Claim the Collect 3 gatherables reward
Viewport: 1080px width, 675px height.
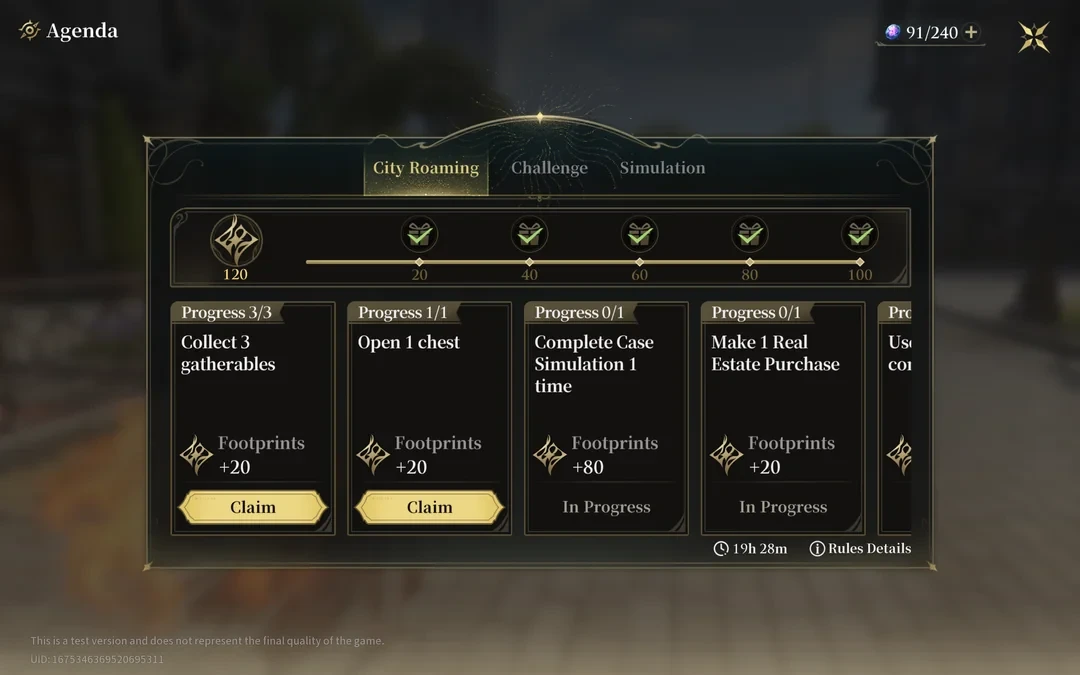pos(253,507)
